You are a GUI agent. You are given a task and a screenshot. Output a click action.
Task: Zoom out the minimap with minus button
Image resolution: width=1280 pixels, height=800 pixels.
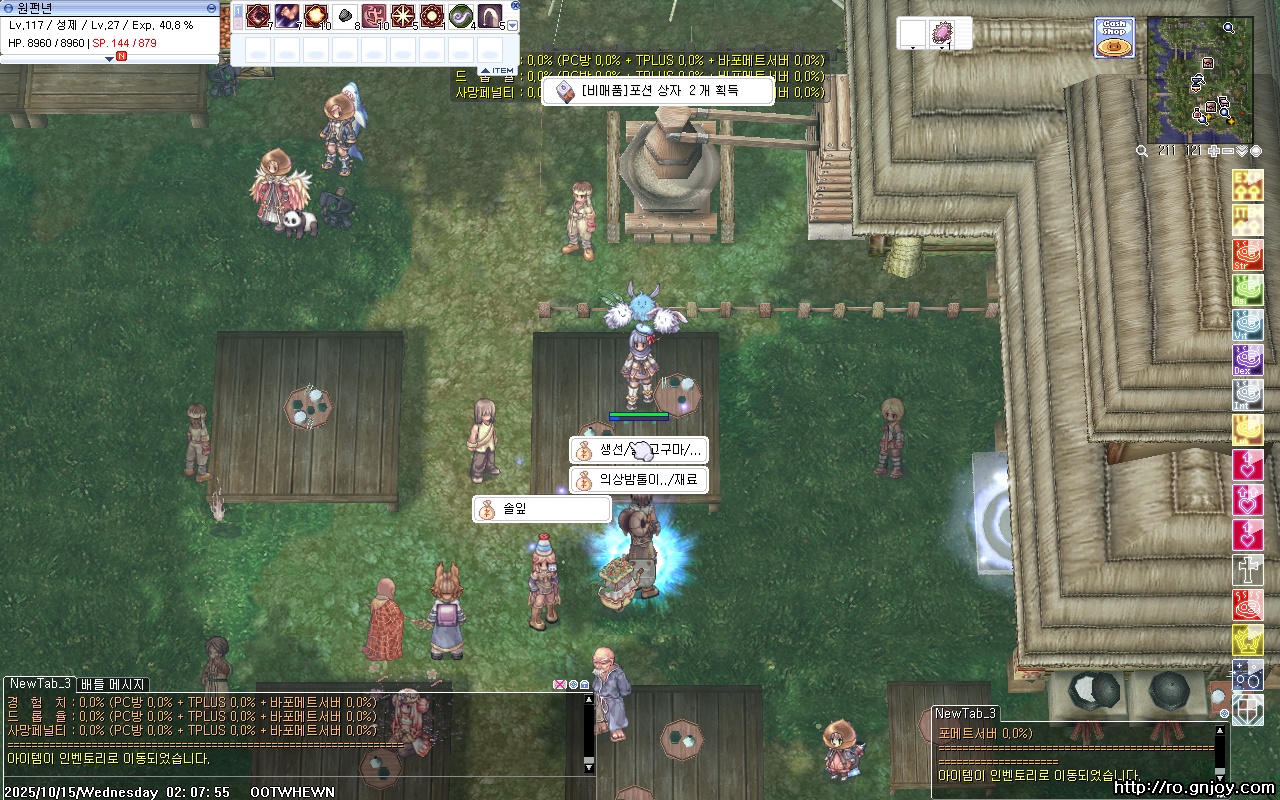pos(1228,151)
